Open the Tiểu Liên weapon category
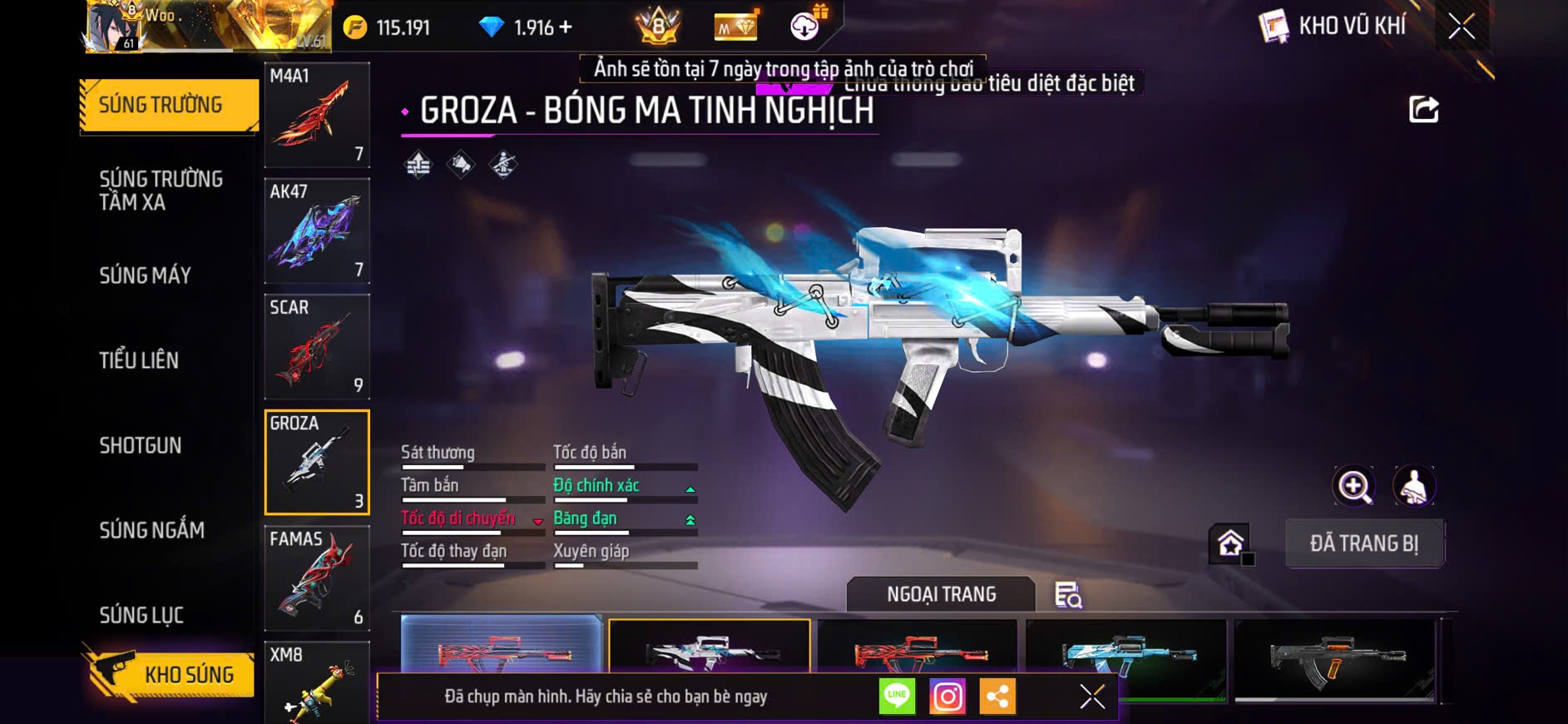This screenshot has height=724, width=1568. coord(139,360)
